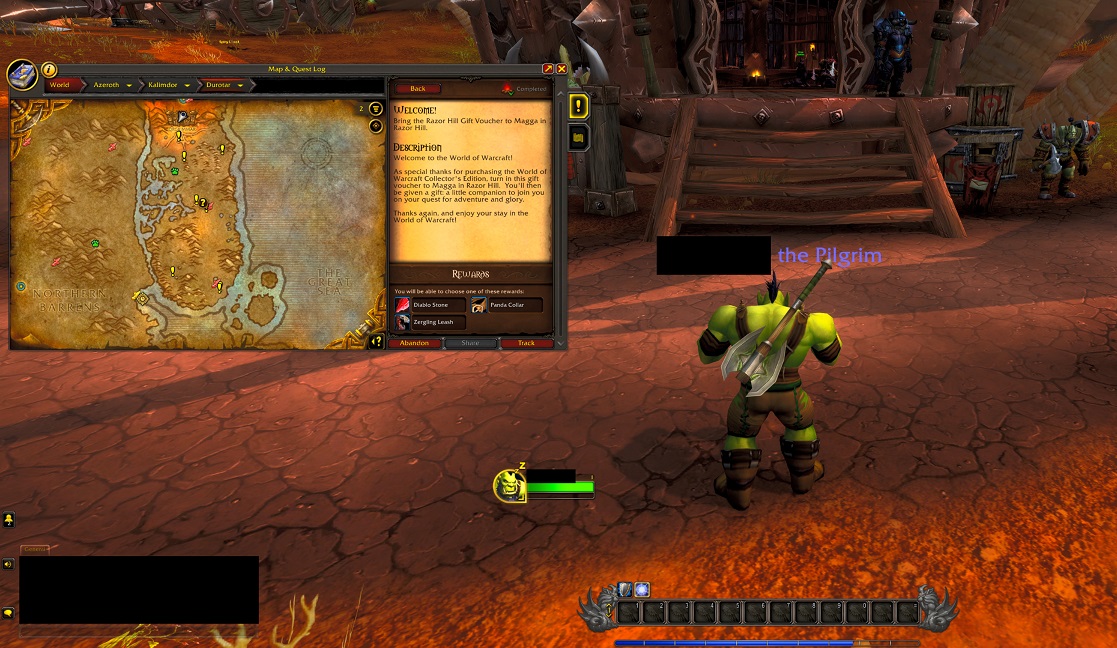1117x648 pixels.
Task: Track the Welcome! quest
Action: point(526,343)
